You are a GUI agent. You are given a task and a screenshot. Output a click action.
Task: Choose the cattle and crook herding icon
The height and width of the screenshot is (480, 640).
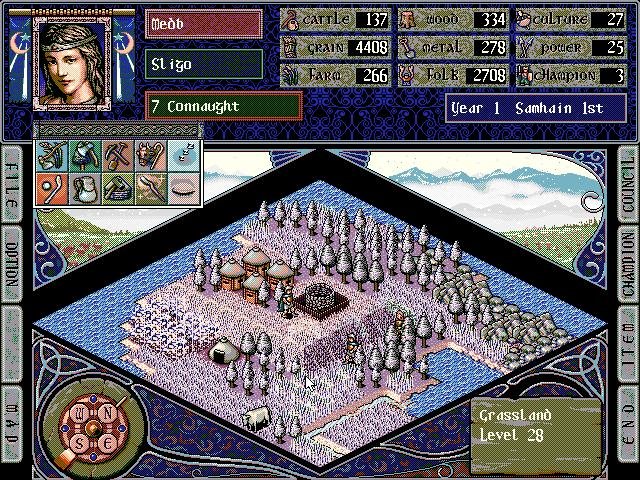[150, 156]
